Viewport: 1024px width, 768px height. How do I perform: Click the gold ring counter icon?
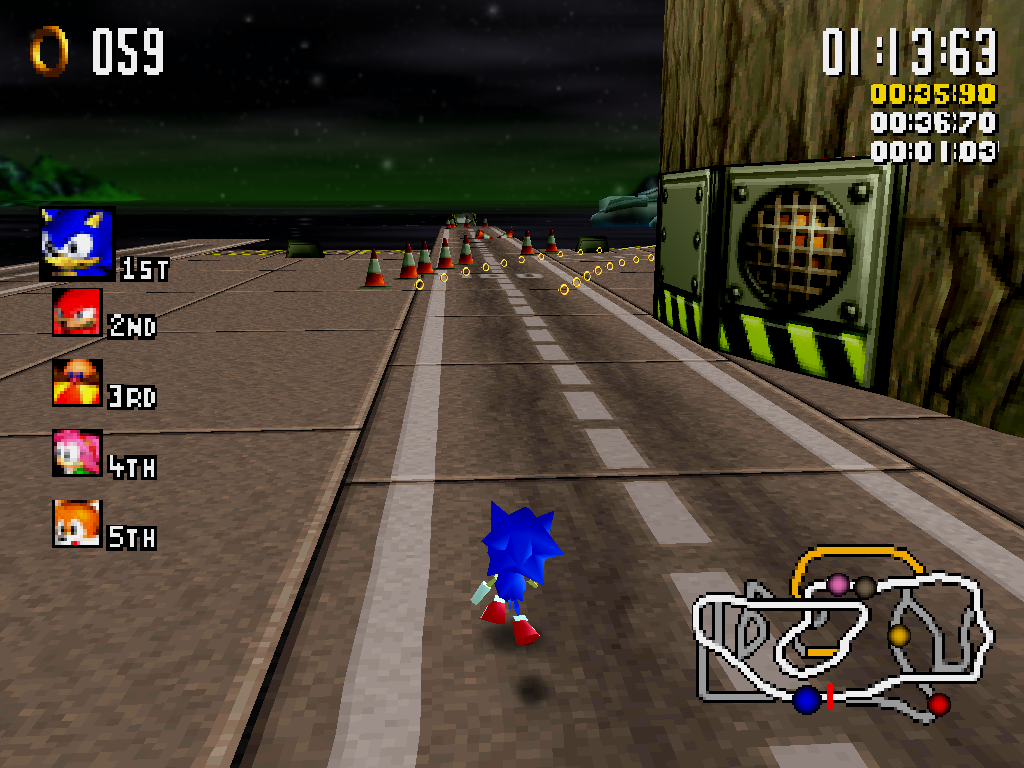(49, 50)
